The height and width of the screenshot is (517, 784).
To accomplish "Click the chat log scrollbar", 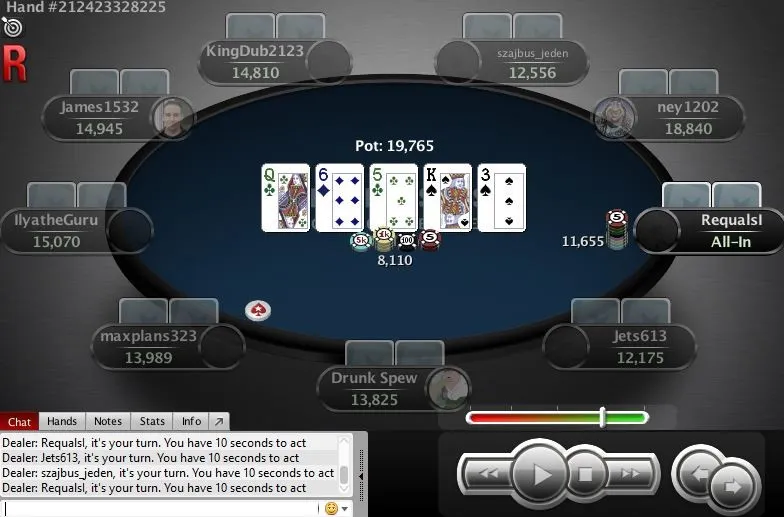I will pyautogui.click(x=344, y=463).
